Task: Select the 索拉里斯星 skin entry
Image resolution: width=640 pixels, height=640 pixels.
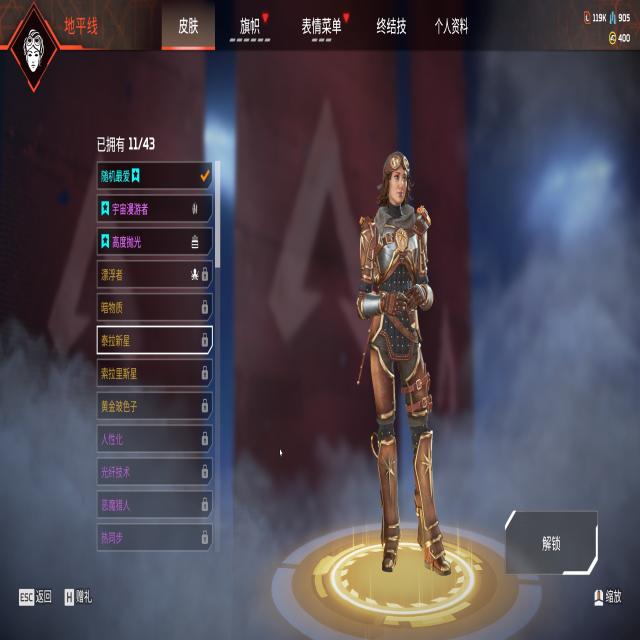Action: 154,373
